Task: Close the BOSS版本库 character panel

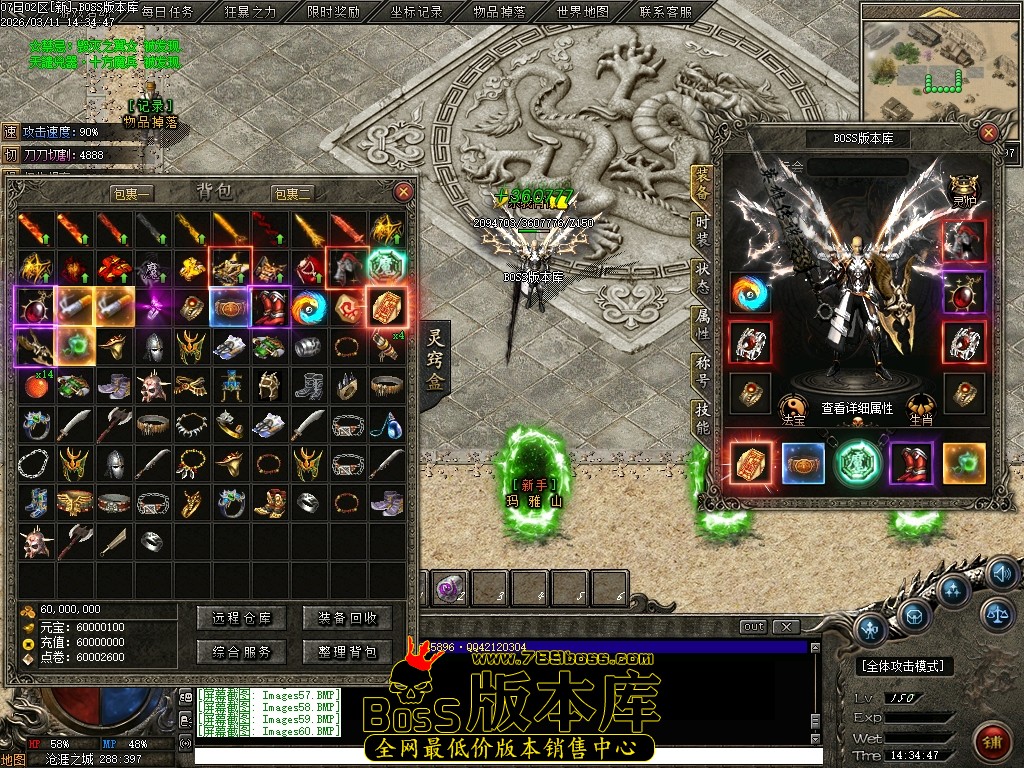Action: (989, 133)
